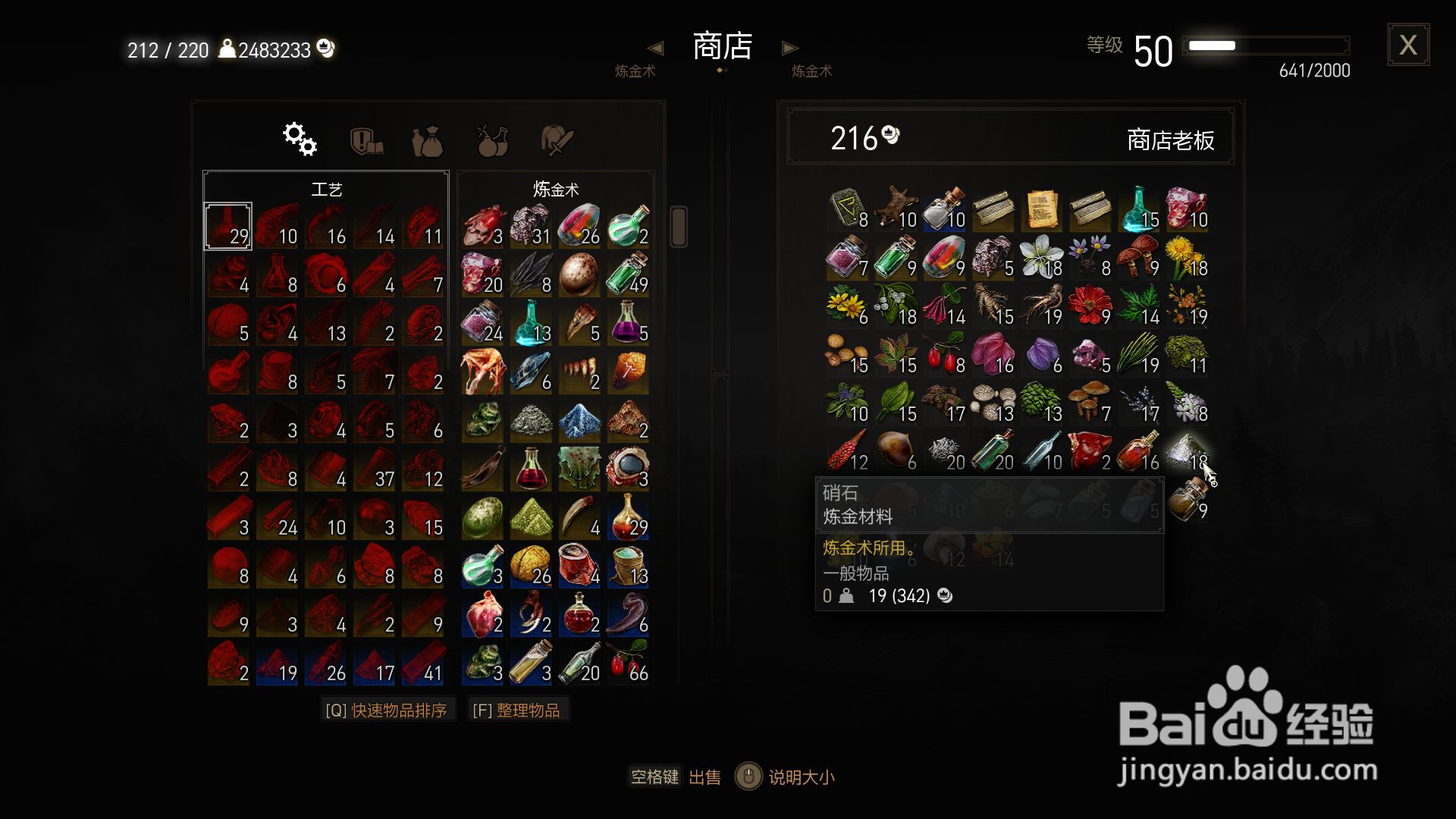The width and height of the screenshot is (1456, 819).
Task: Switch to the 炼金术 inventory section
Action: pos(554,189)
